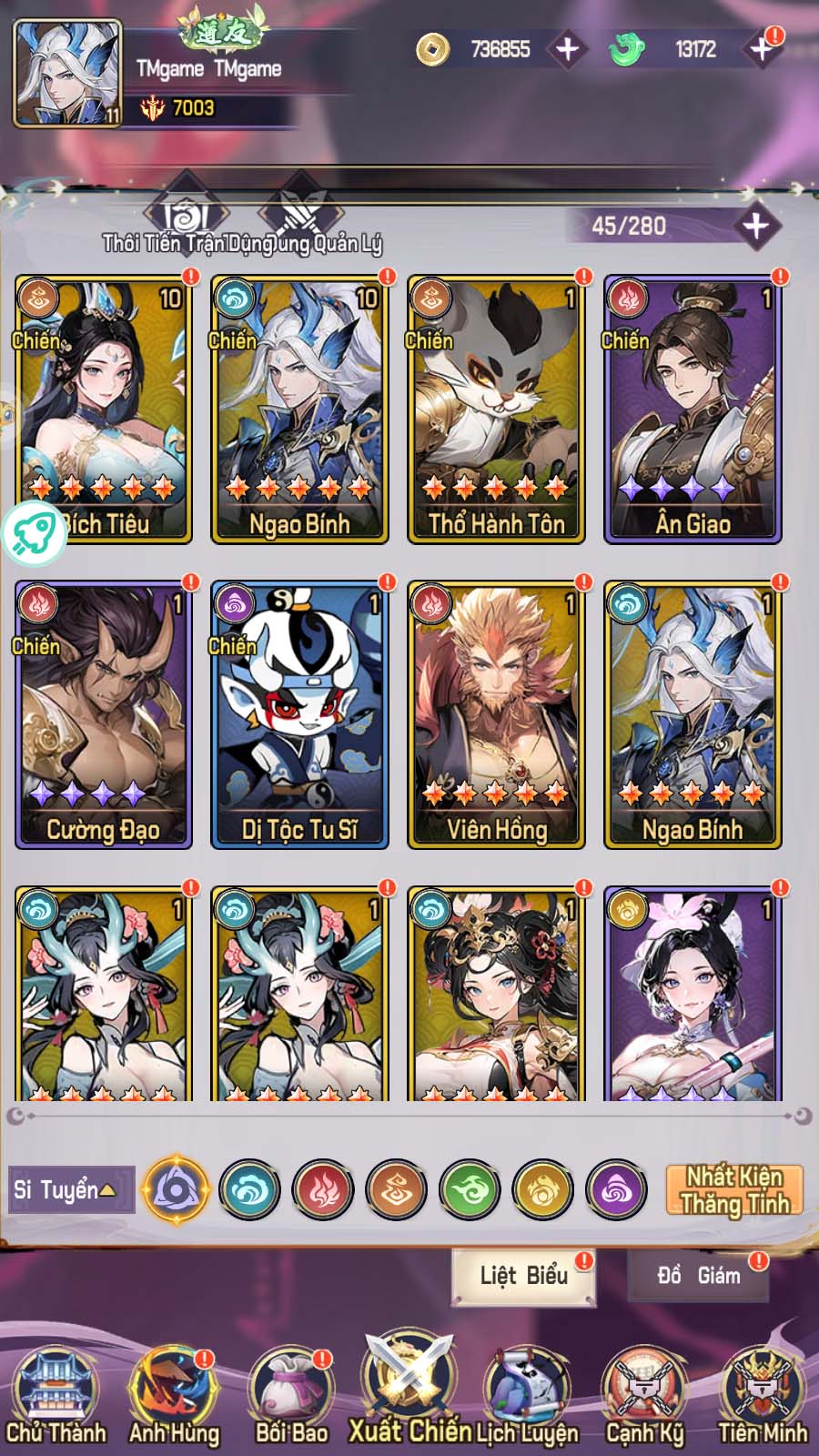Filter heroes by green wind element
Viewport: 819px width, 1456px height.
tap(470, 1189)
